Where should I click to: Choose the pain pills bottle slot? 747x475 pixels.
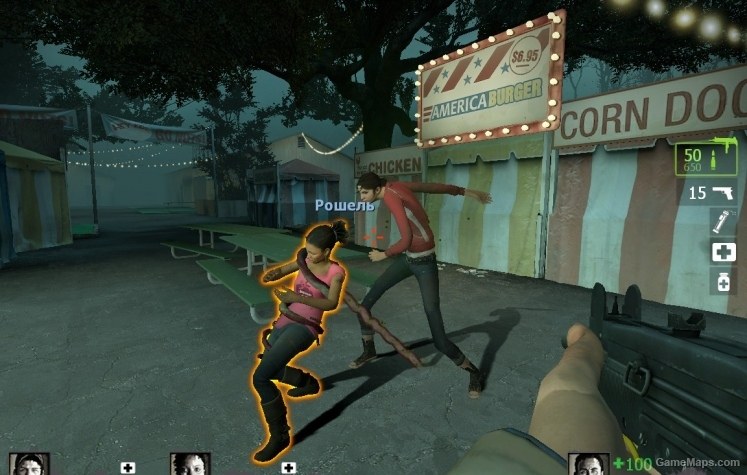click(x=722, y=282)
